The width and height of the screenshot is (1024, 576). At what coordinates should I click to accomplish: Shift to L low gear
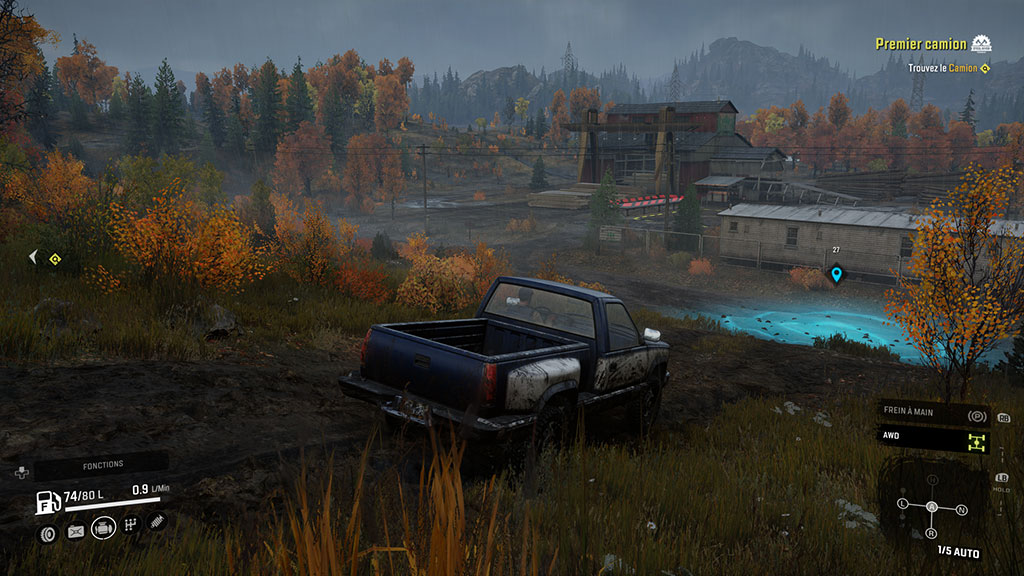(x=903, y=502)
